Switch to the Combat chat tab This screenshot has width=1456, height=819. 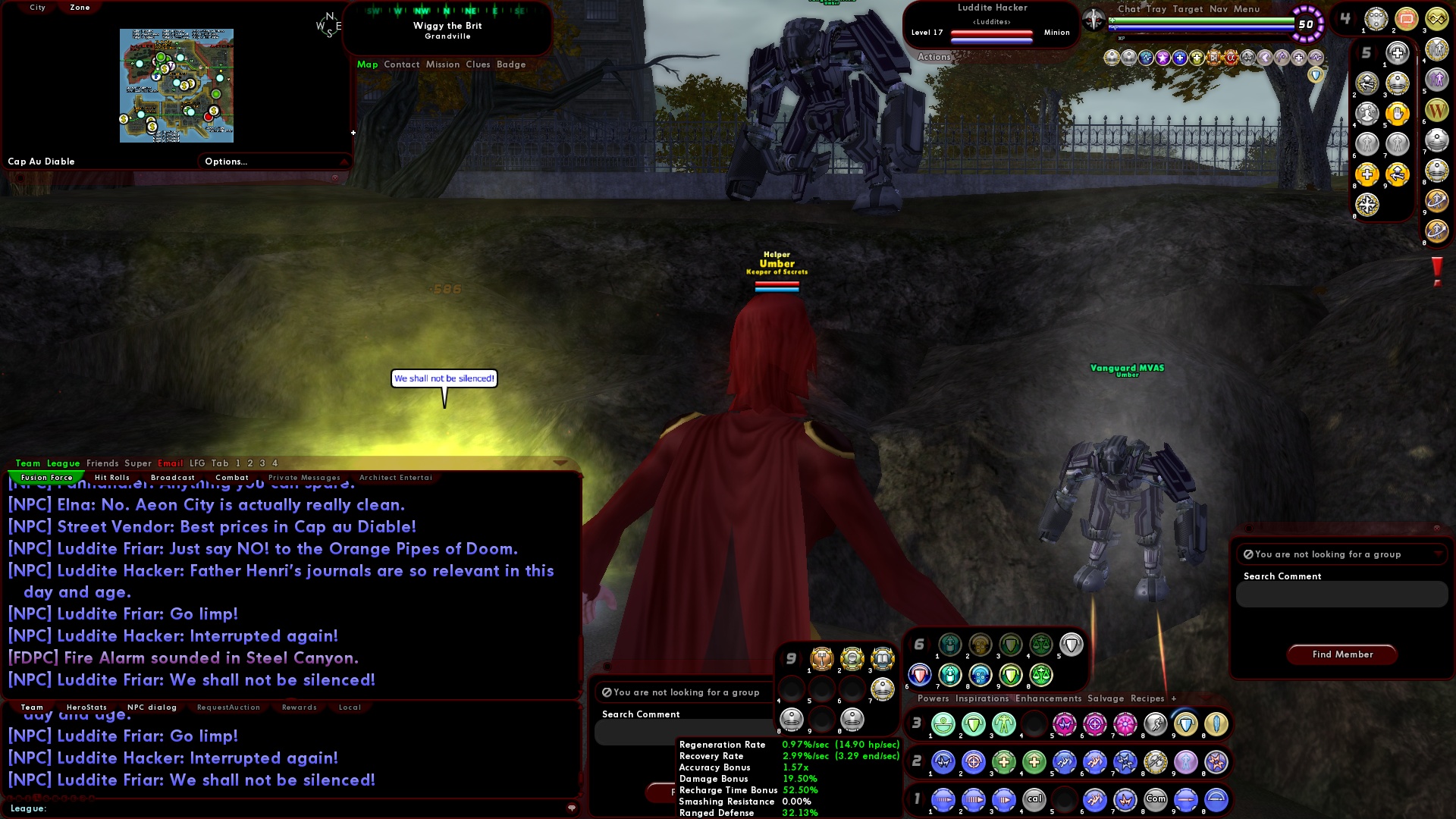[x=232, y=477]
